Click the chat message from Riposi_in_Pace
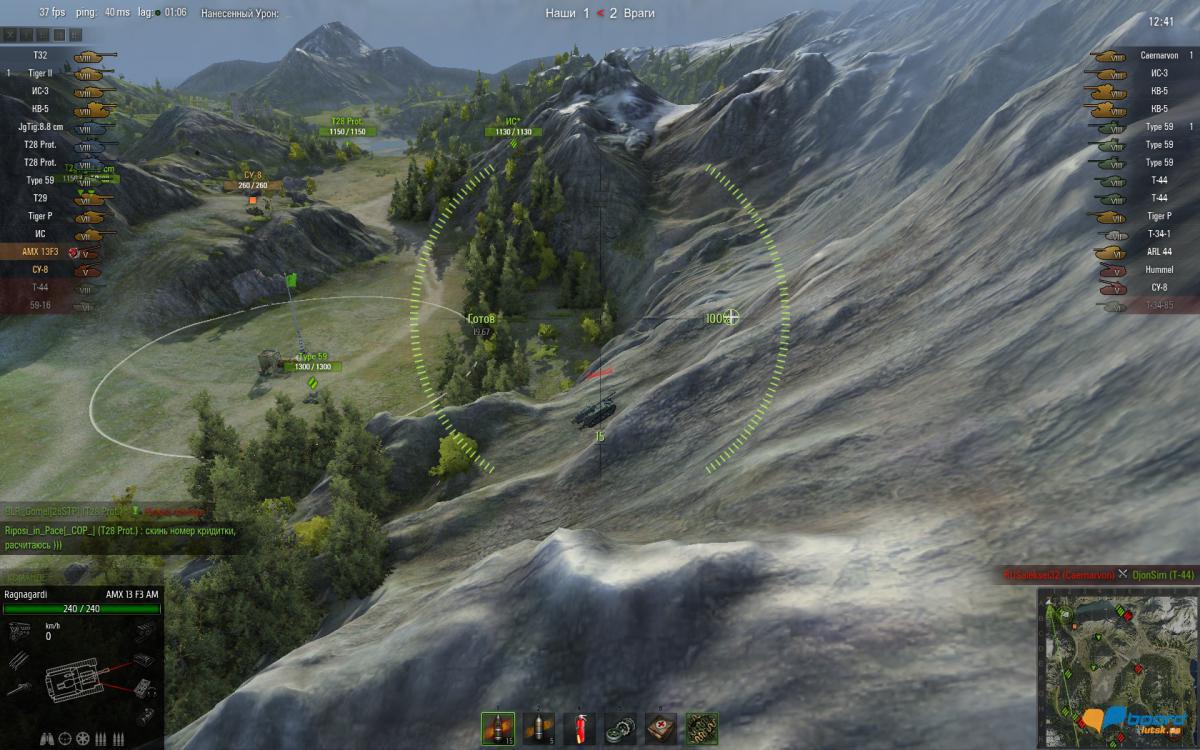Screen dimensions: 1200x750 tap(120, 537)
